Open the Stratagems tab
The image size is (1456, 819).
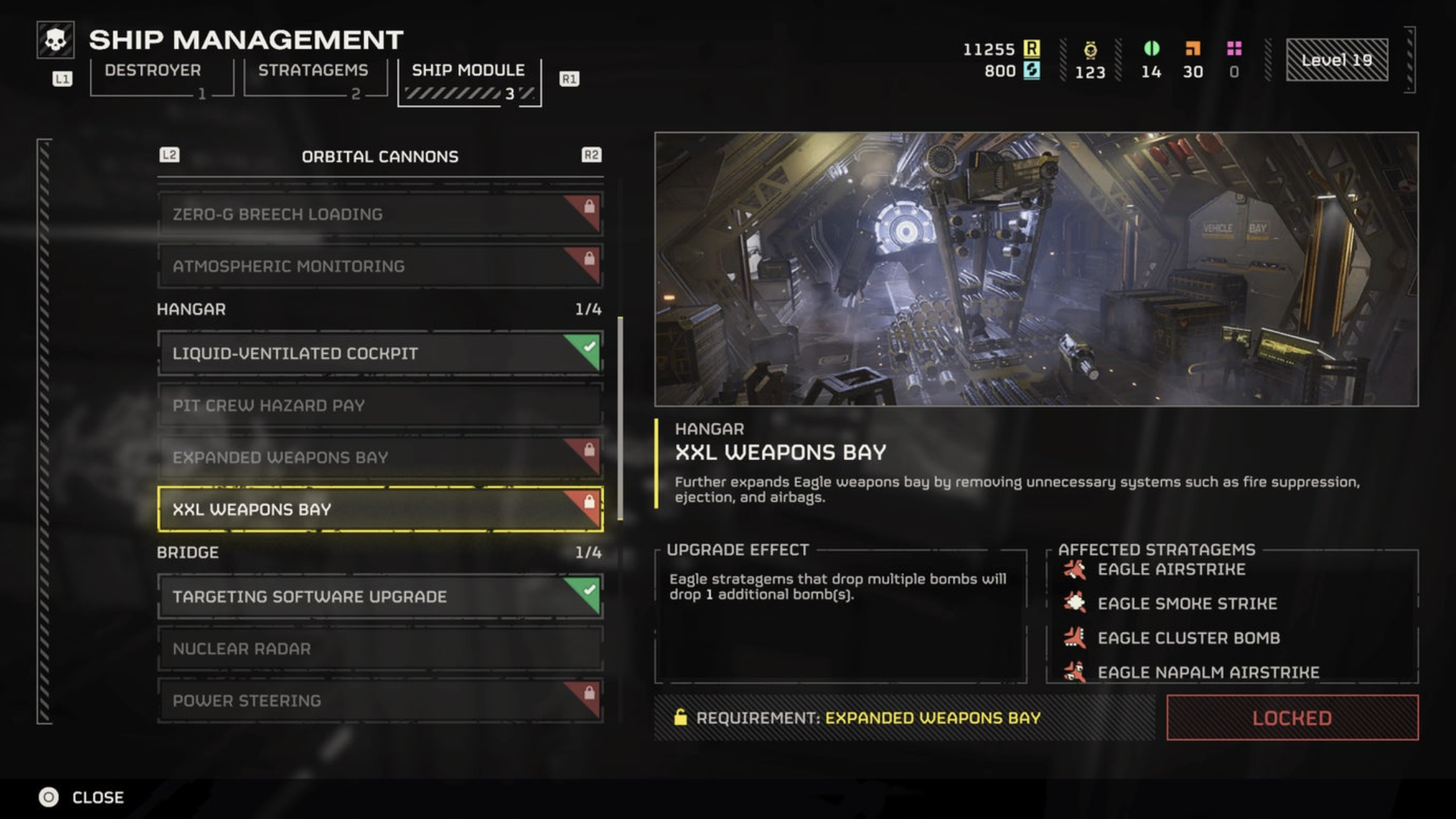(313, 70)
